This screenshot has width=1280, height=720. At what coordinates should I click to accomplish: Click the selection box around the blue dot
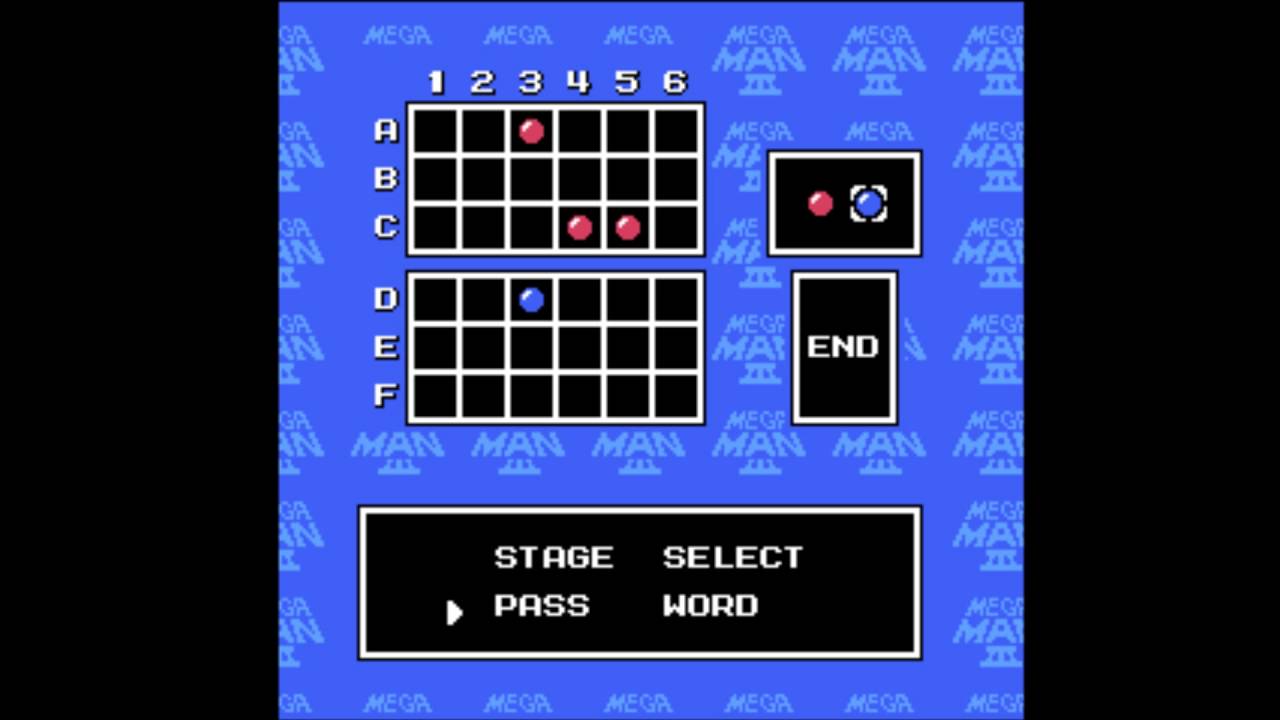point(866,203)
